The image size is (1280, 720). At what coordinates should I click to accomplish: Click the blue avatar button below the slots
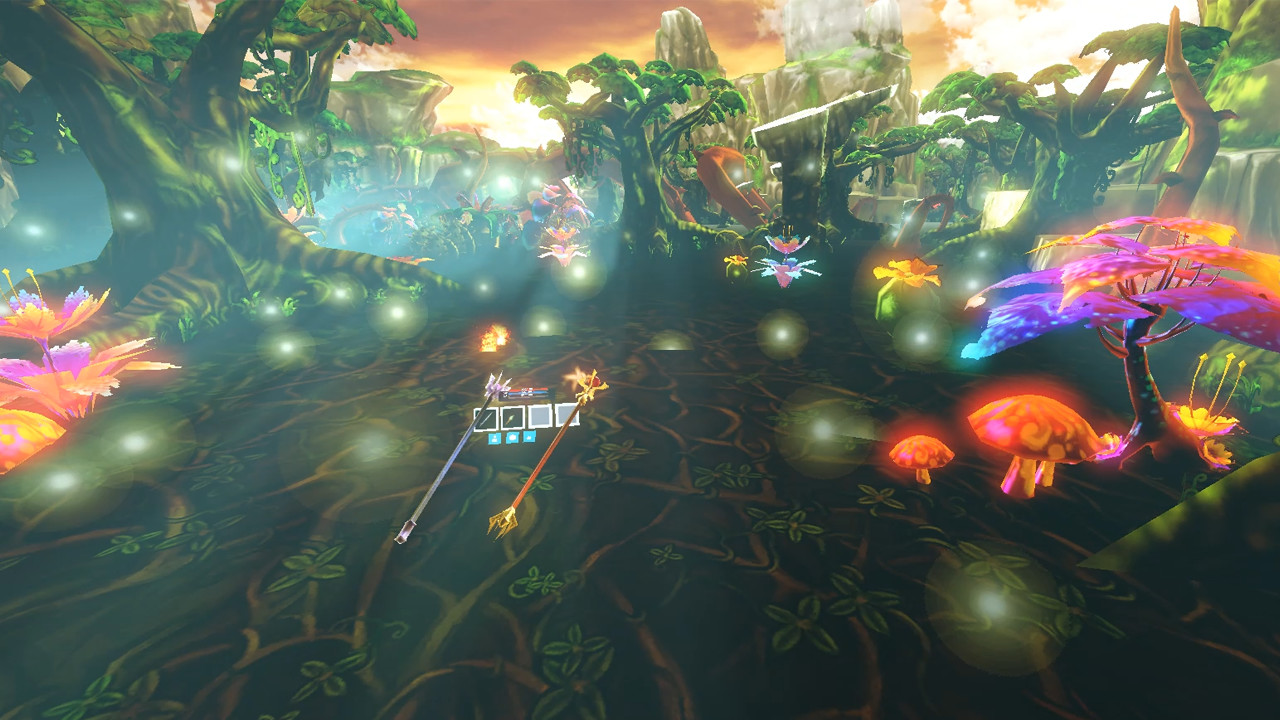(x=495, y=437)
